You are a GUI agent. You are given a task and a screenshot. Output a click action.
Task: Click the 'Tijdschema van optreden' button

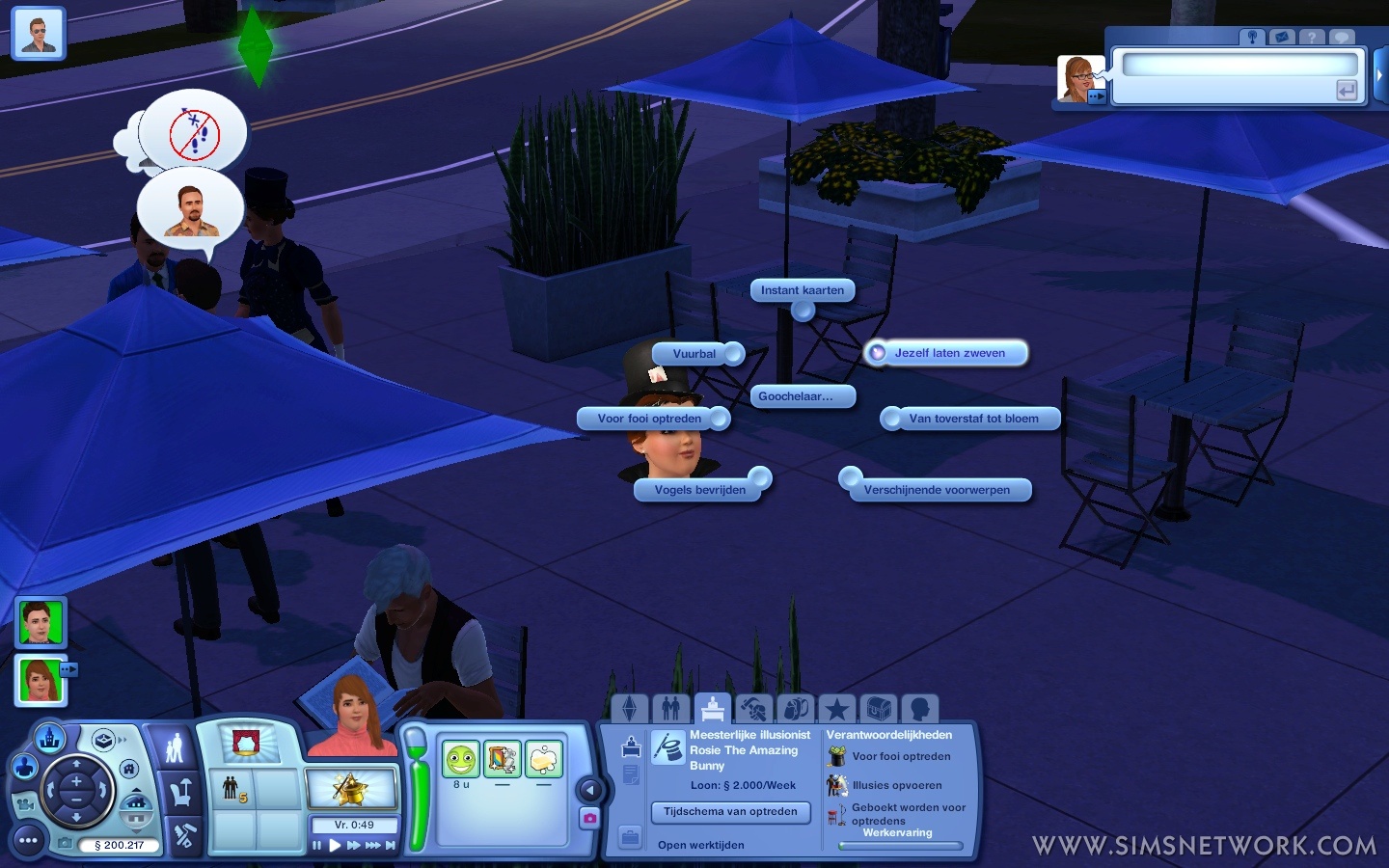(x=730, y=812)
